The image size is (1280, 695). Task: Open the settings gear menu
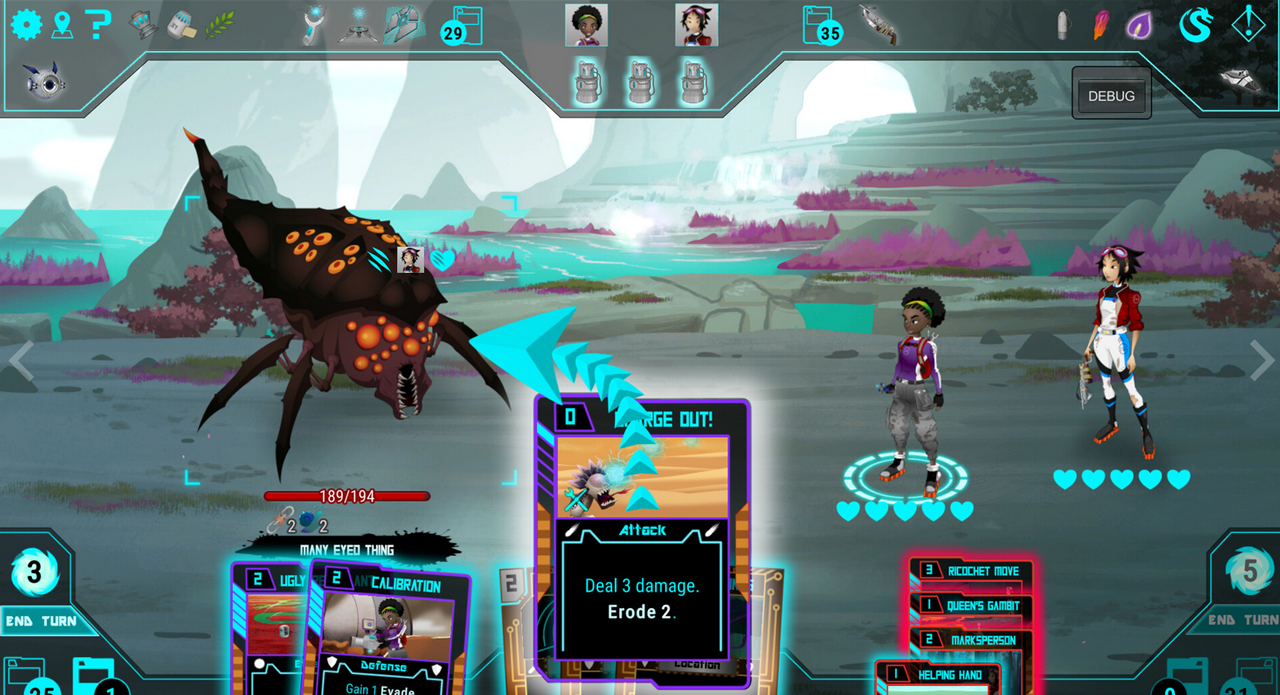(26, 24)
